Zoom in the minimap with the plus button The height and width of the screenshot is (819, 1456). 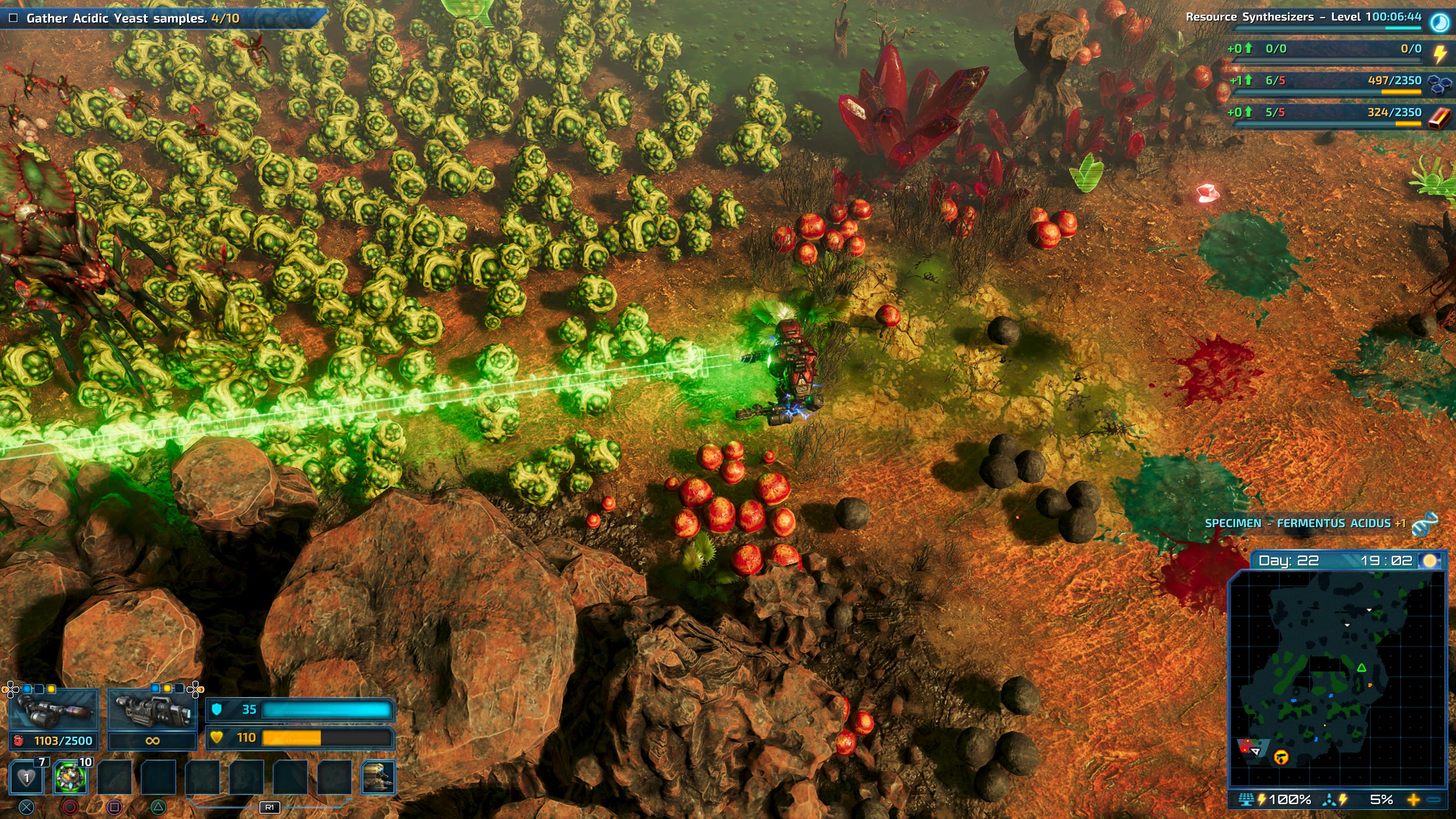[x=1414, y=800]
